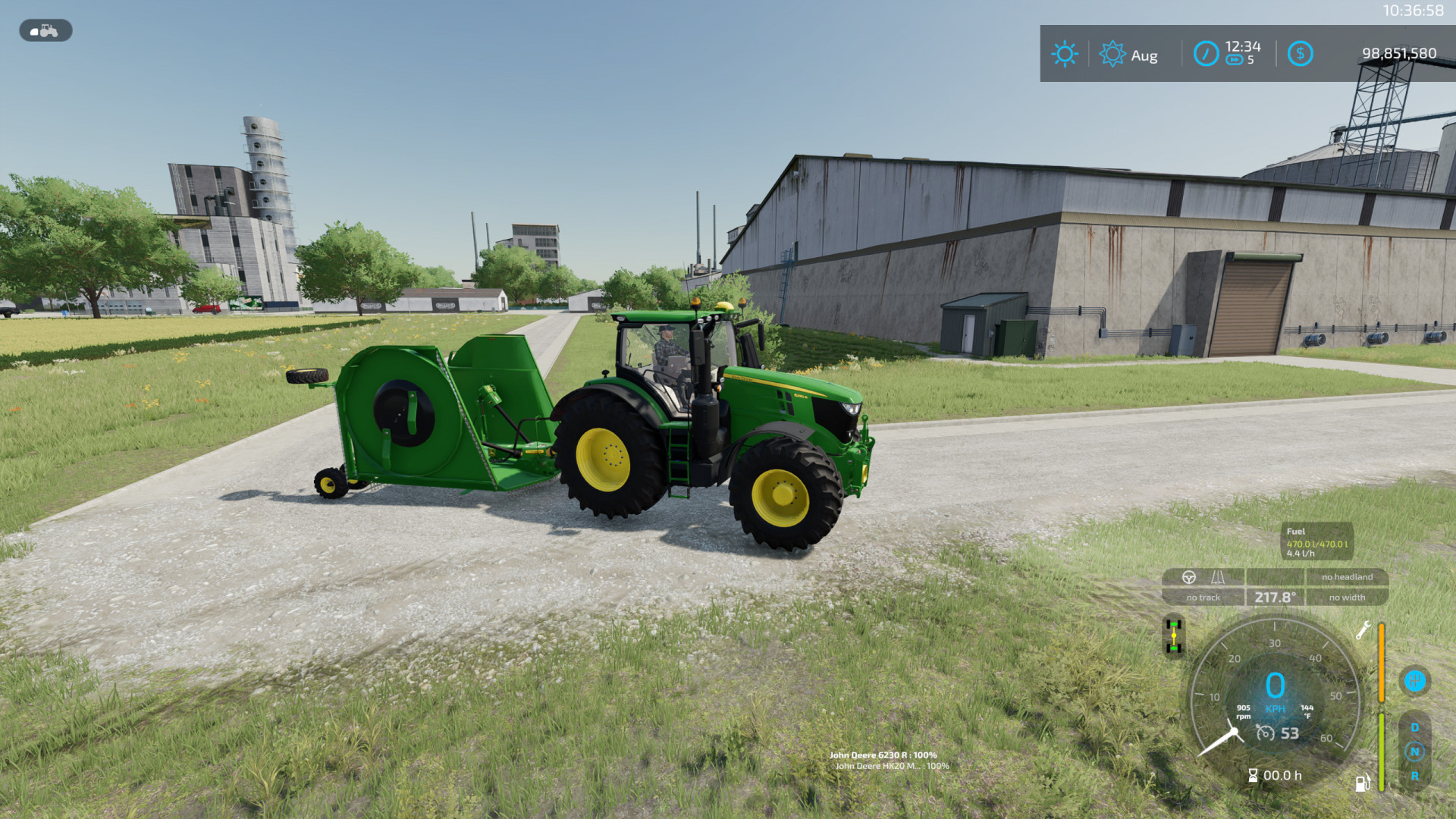1456x819 pixels.
Task: Switch to the tractor tab in vehicle switcher
Action: [49, 30]
